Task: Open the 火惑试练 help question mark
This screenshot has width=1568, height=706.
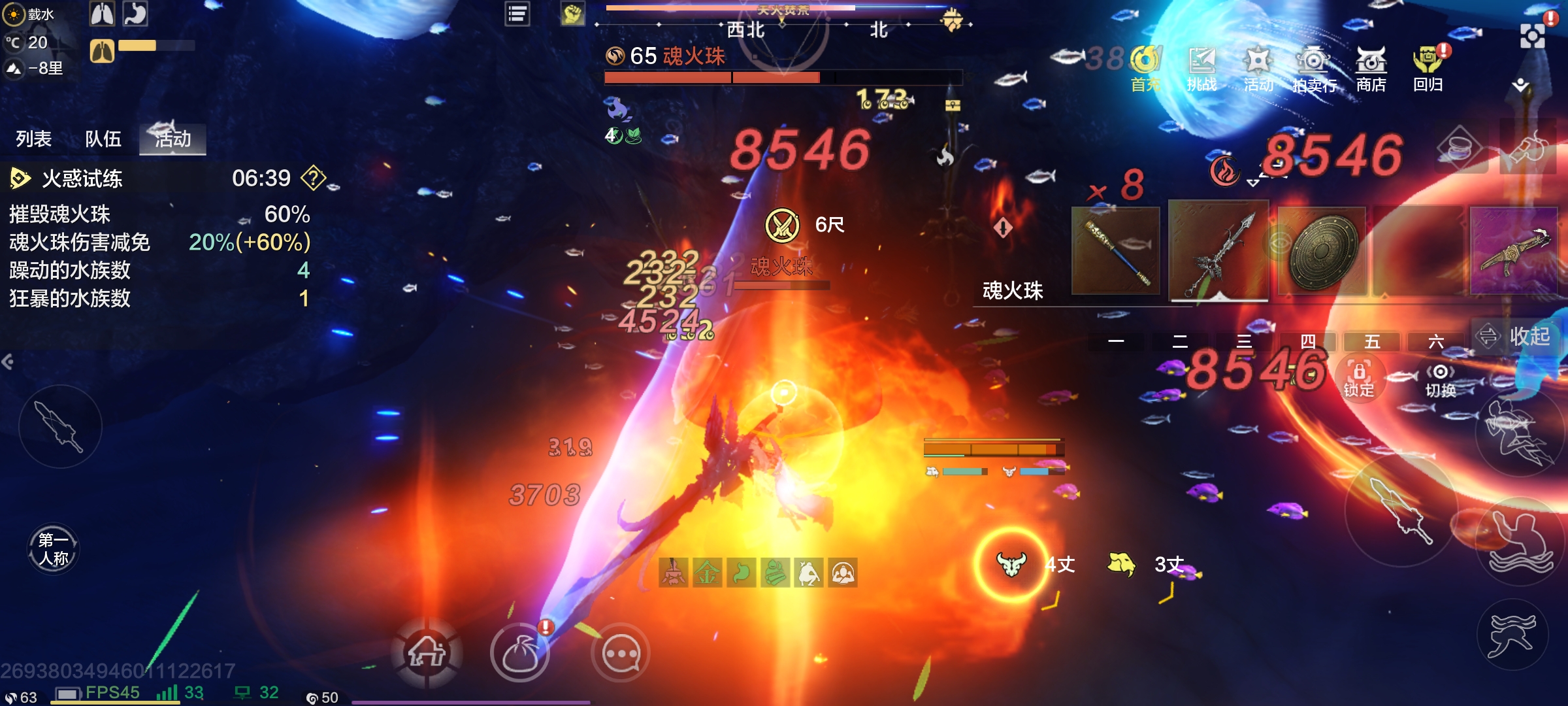Action: click(x=314, y=178)
